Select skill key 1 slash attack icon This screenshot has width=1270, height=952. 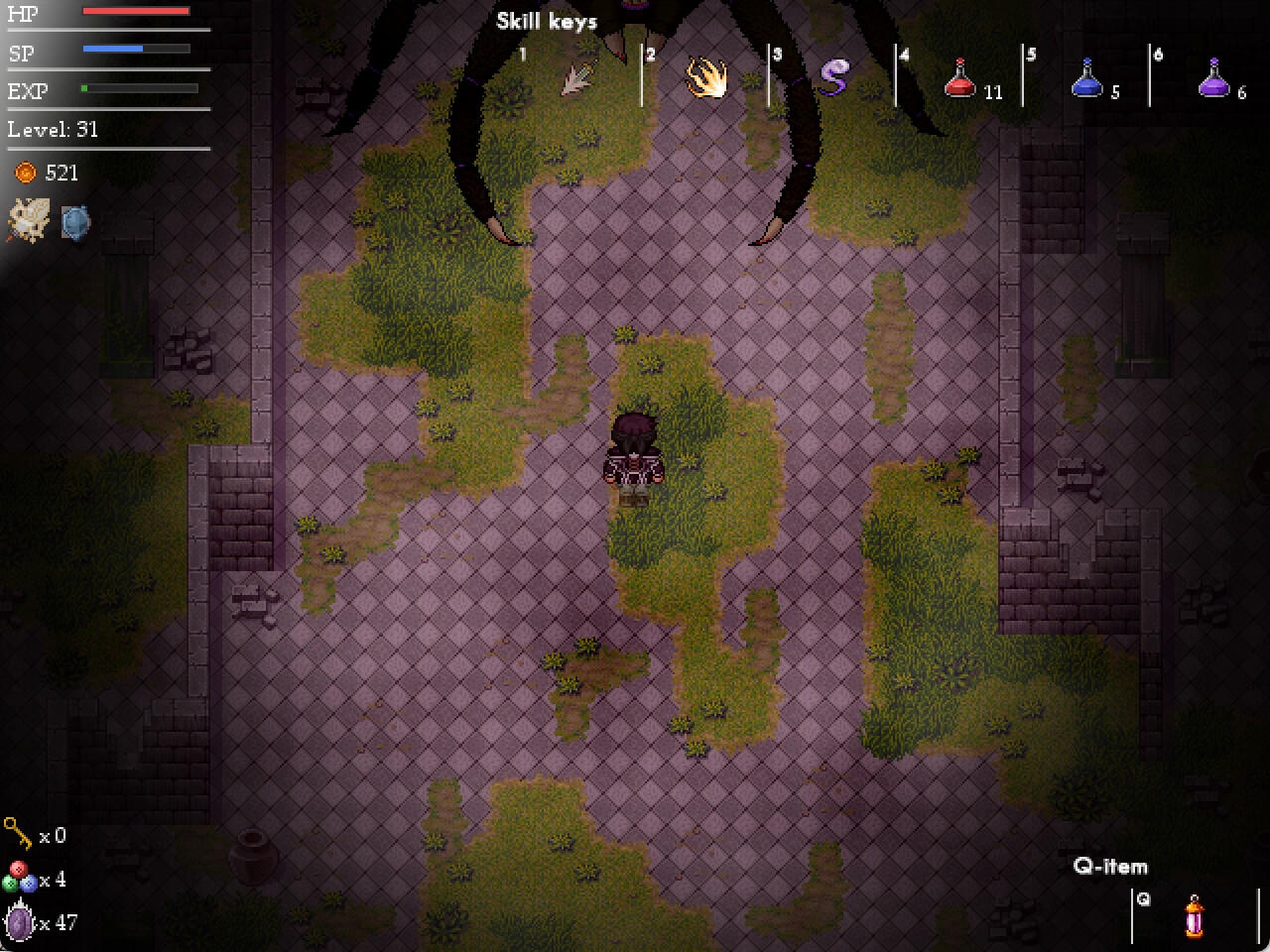[x=580, y=79]
